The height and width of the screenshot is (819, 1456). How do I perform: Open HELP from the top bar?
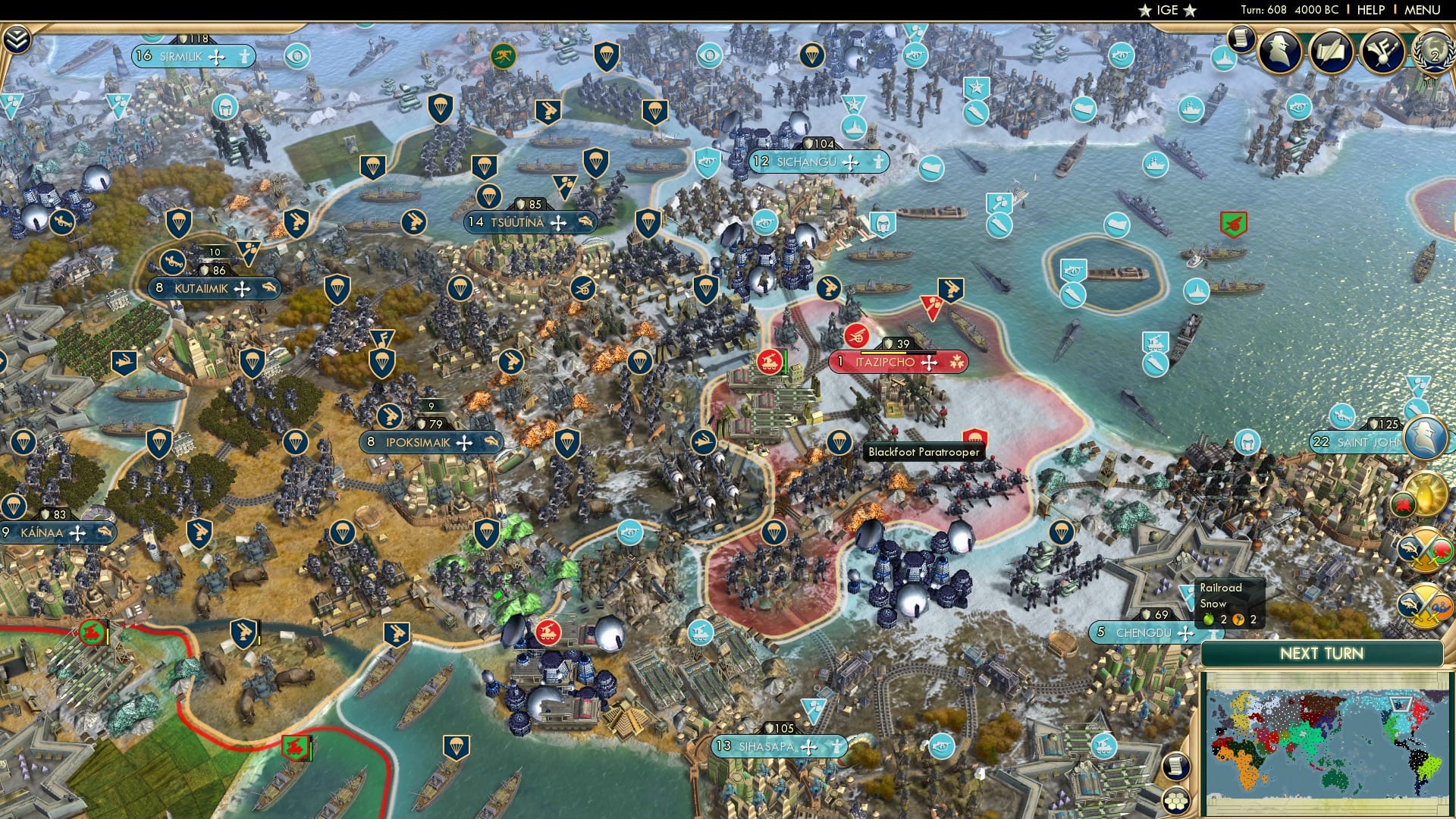pos(1369,10)
